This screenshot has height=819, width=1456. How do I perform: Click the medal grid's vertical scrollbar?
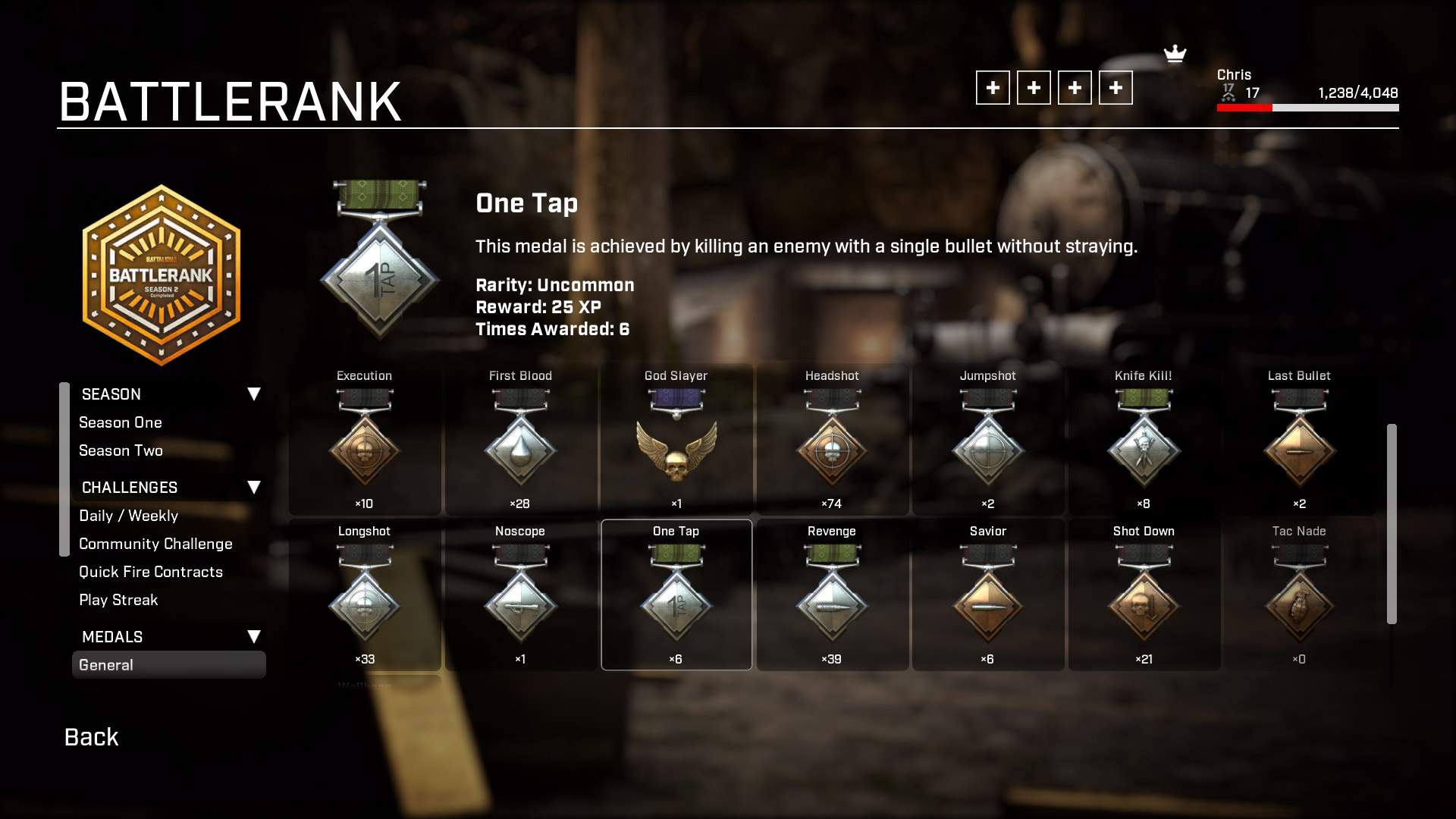click(1392, 523)
